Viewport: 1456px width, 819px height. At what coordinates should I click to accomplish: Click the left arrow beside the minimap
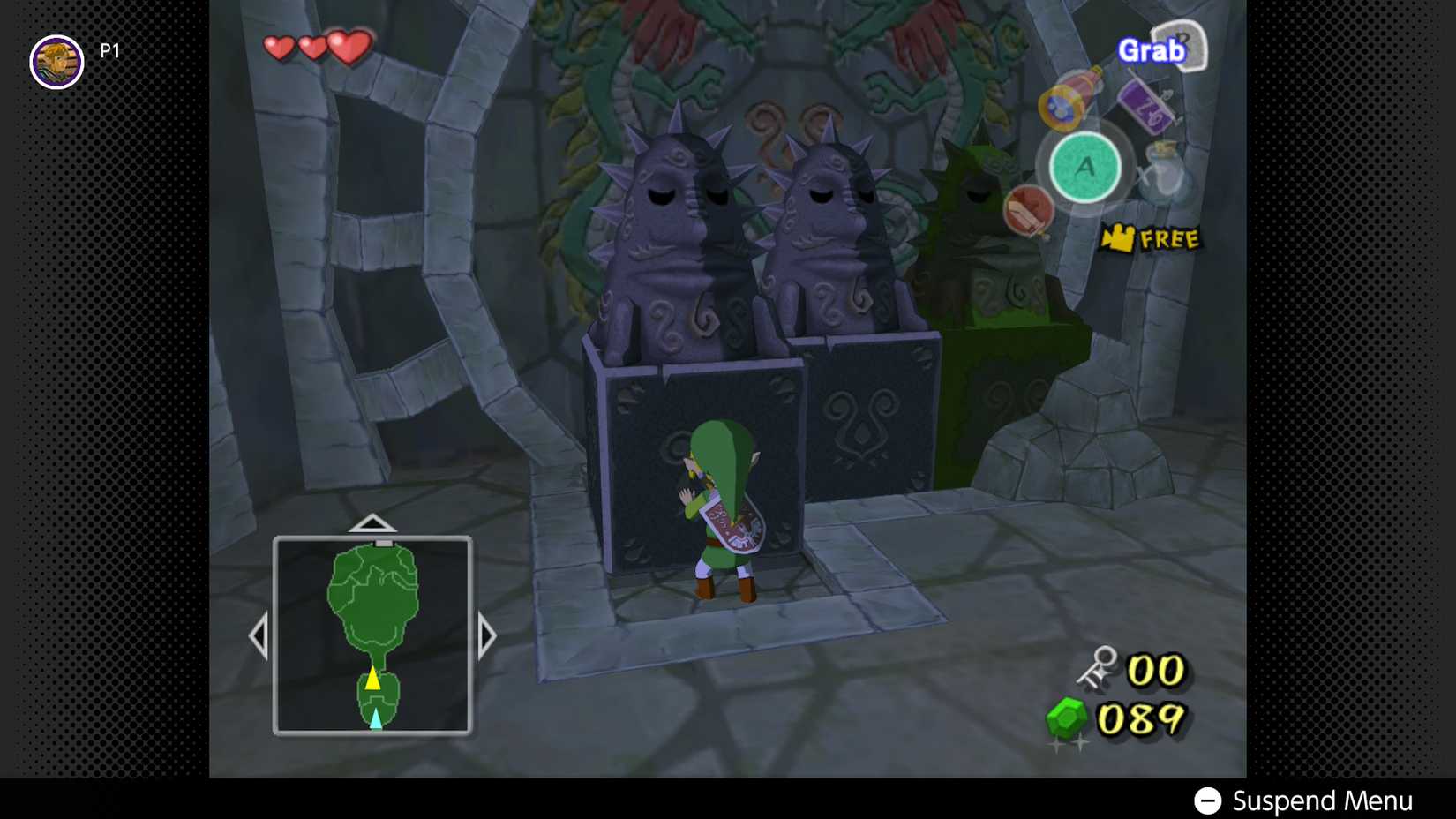point(261,634)
